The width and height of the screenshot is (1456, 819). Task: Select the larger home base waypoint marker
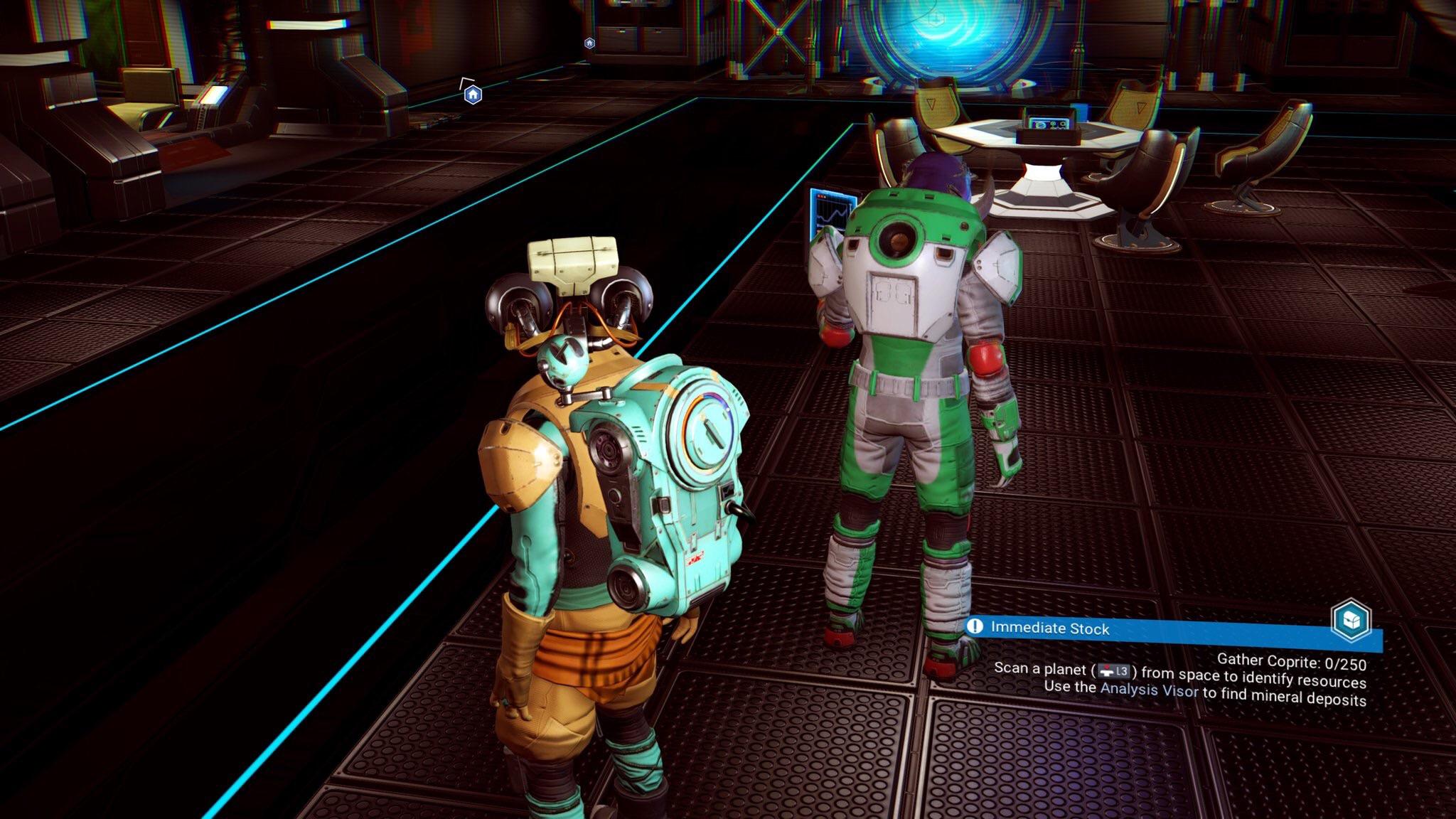(x=473, y=95)
